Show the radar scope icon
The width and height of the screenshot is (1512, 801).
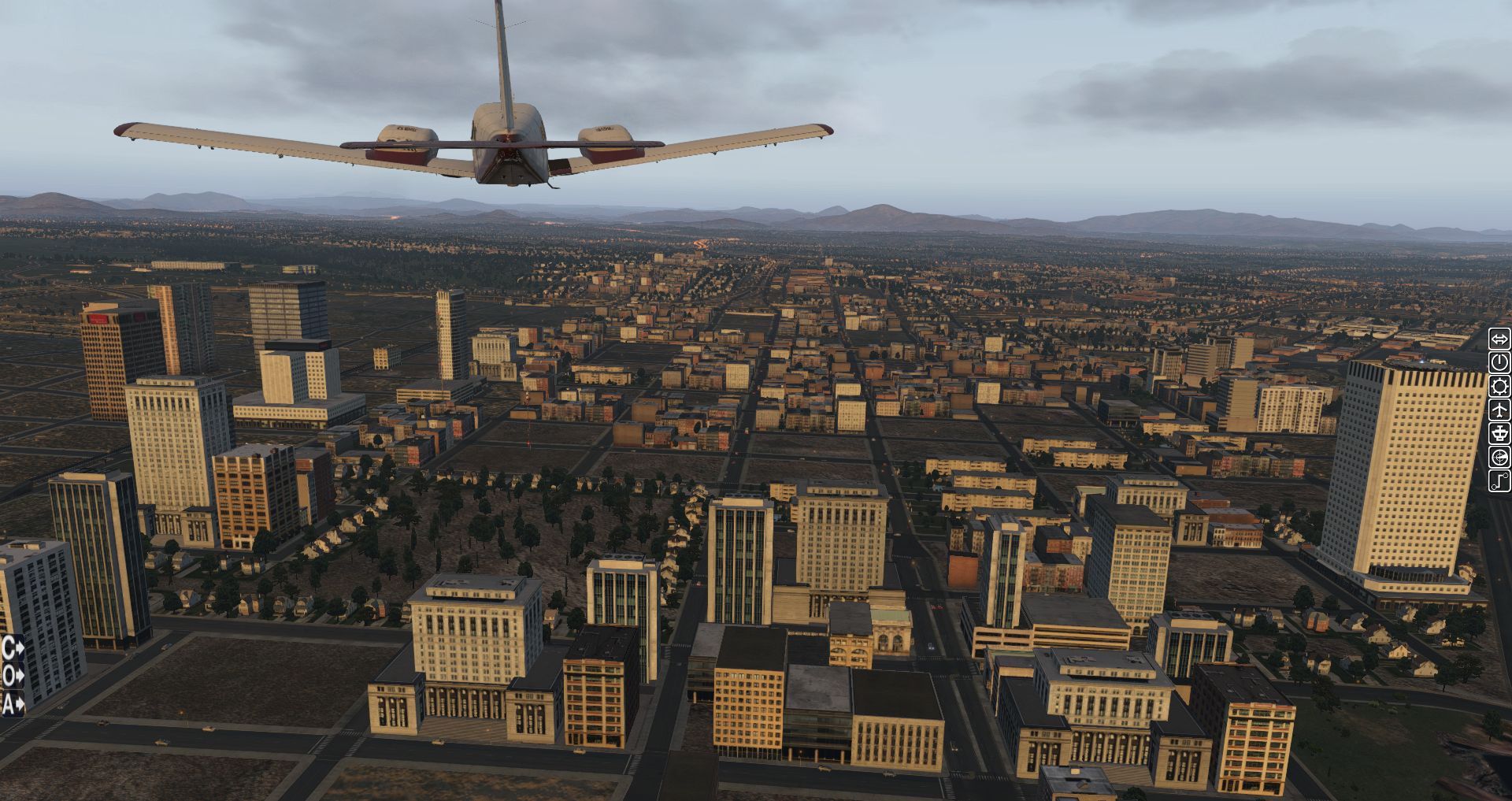(1499, 458)
